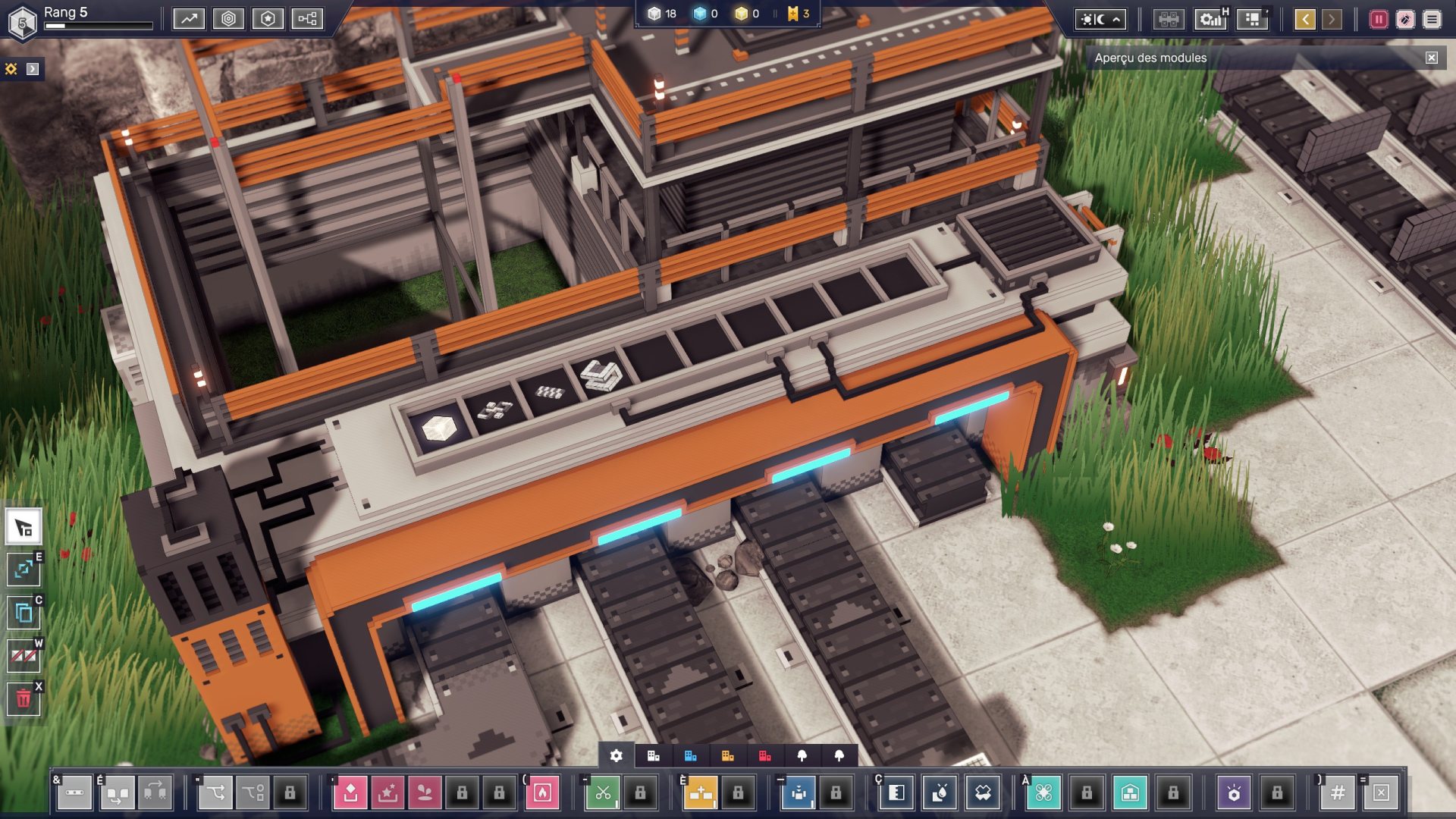Select the pink extractor building
This screenshot has width=1456, height=819.
350,793
